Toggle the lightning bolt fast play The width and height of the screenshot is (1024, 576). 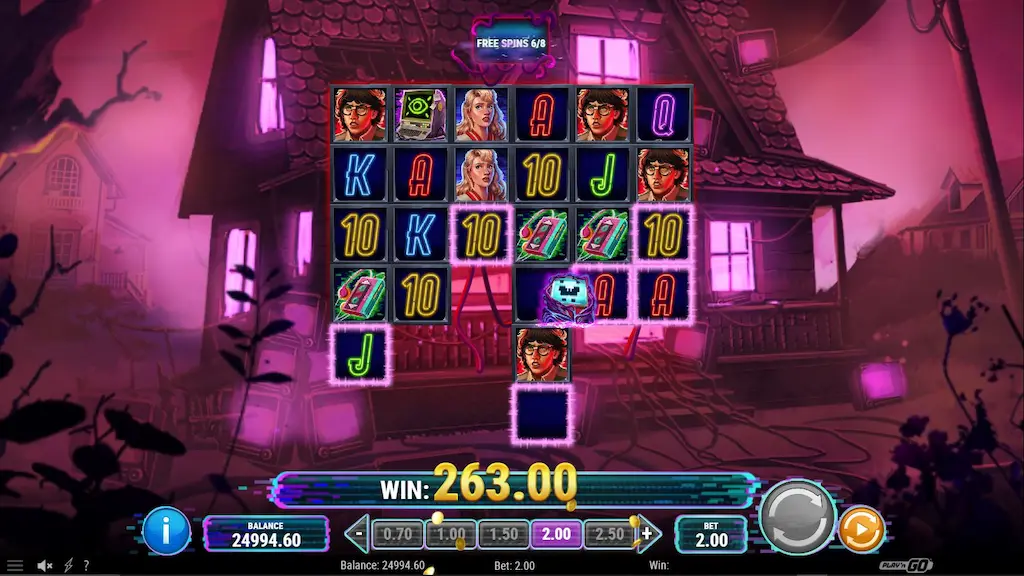(69, 566)
